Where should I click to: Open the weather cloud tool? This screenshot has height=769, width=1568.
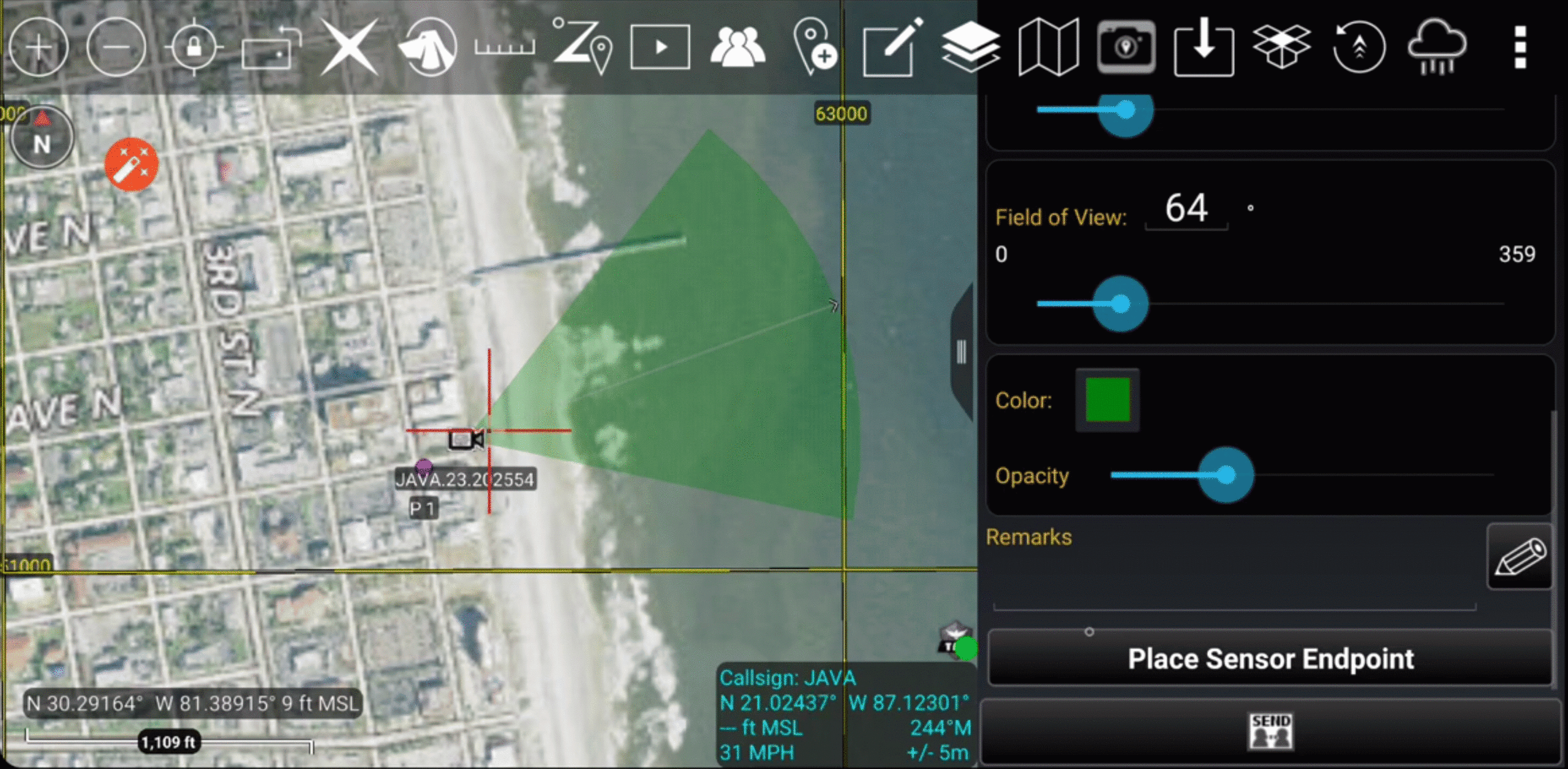1437,47
